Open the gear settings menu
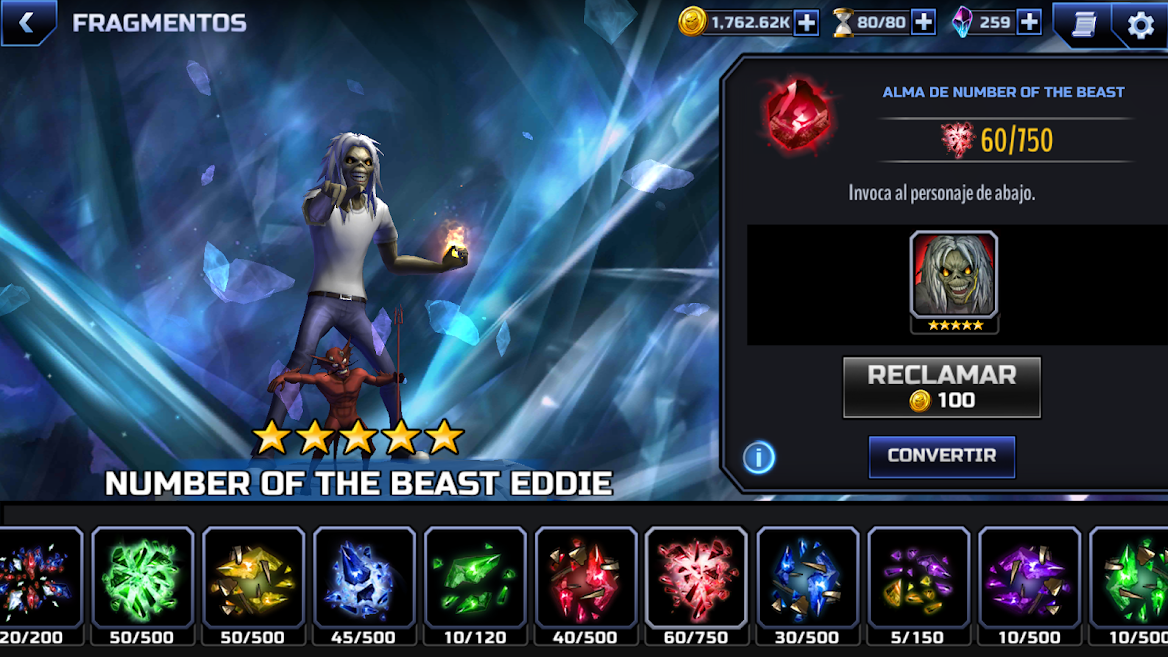This screenshot has height=657, width=1168. click(x=1140, y=24)
